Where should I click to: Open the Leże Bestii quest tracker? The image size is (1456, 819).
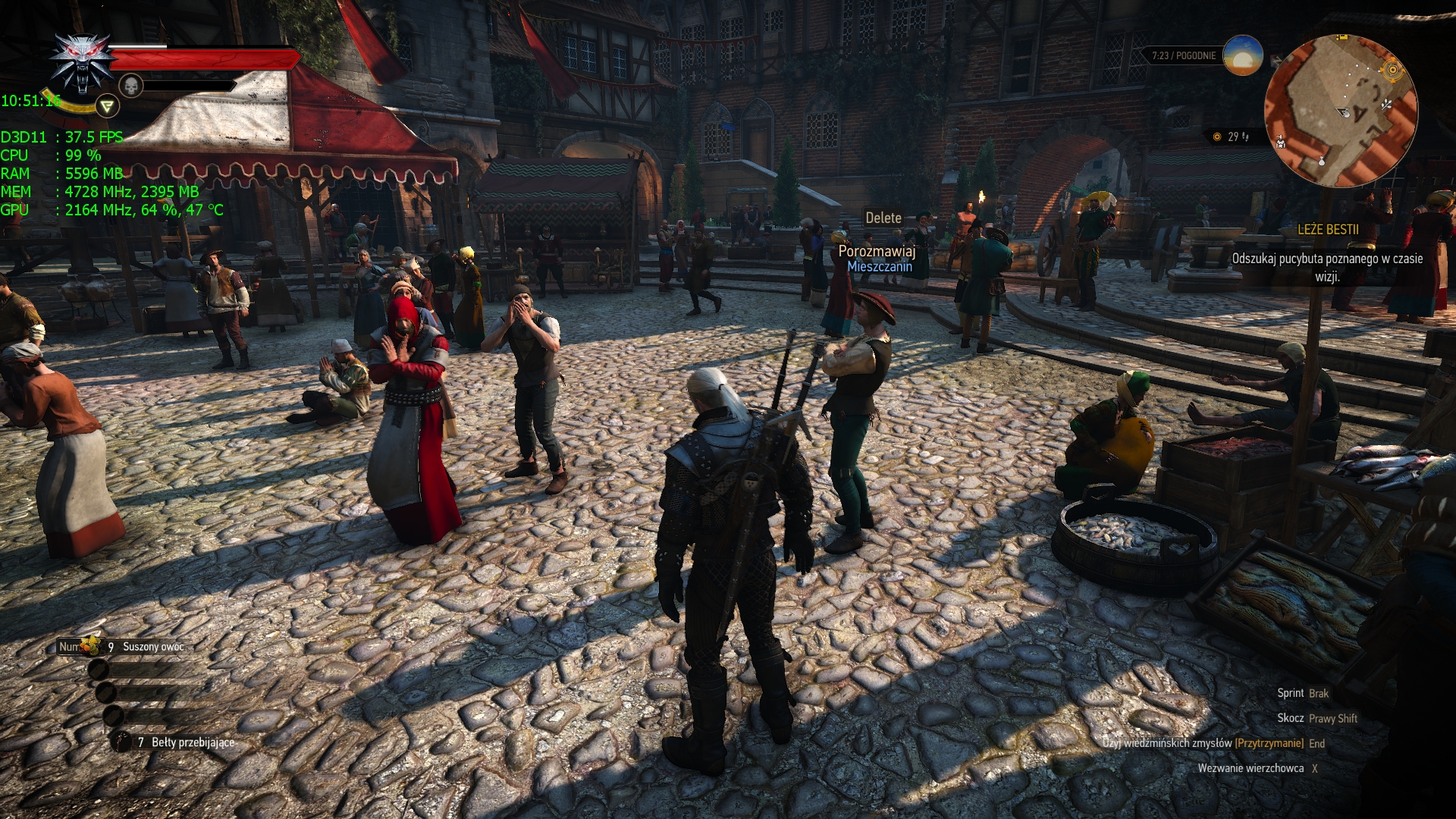(x=1327, y=230)
